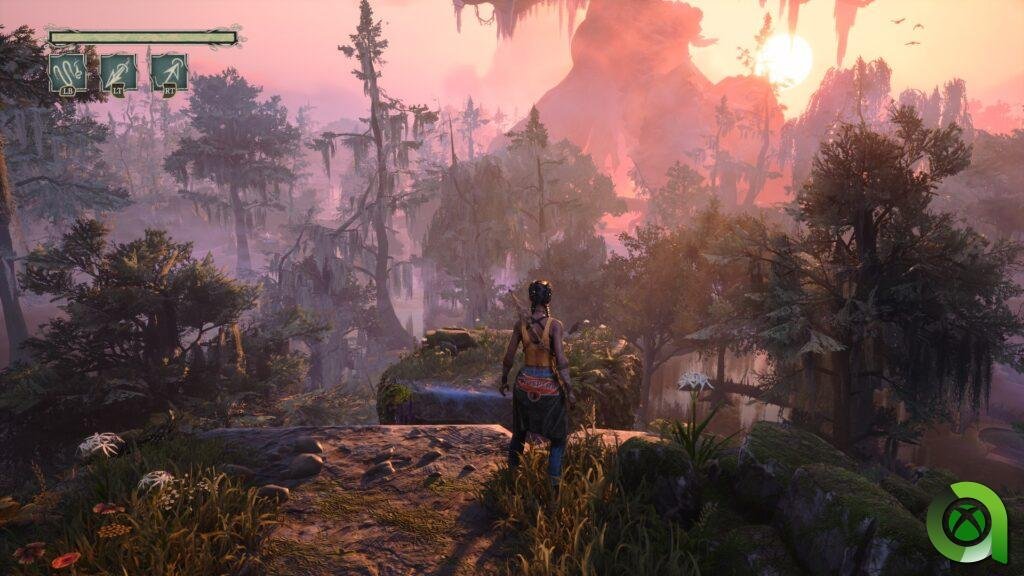This screenshot has width=1024, height=576.
Task: Activate the wavy hand ability icon
Action: tap(67, 73)
